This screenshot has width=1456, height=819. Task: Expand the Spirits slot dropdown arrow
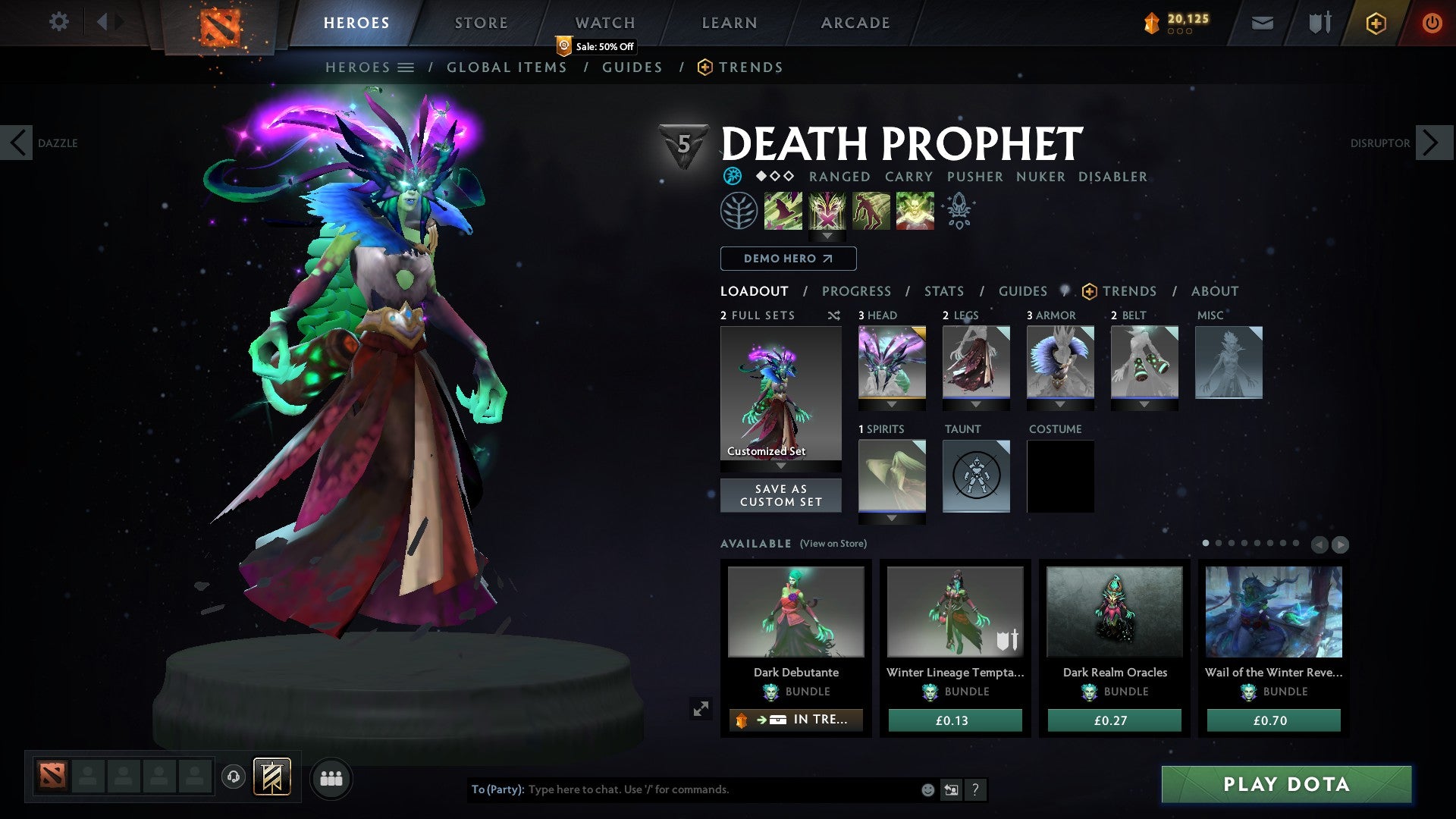click(x=891, y=518)
